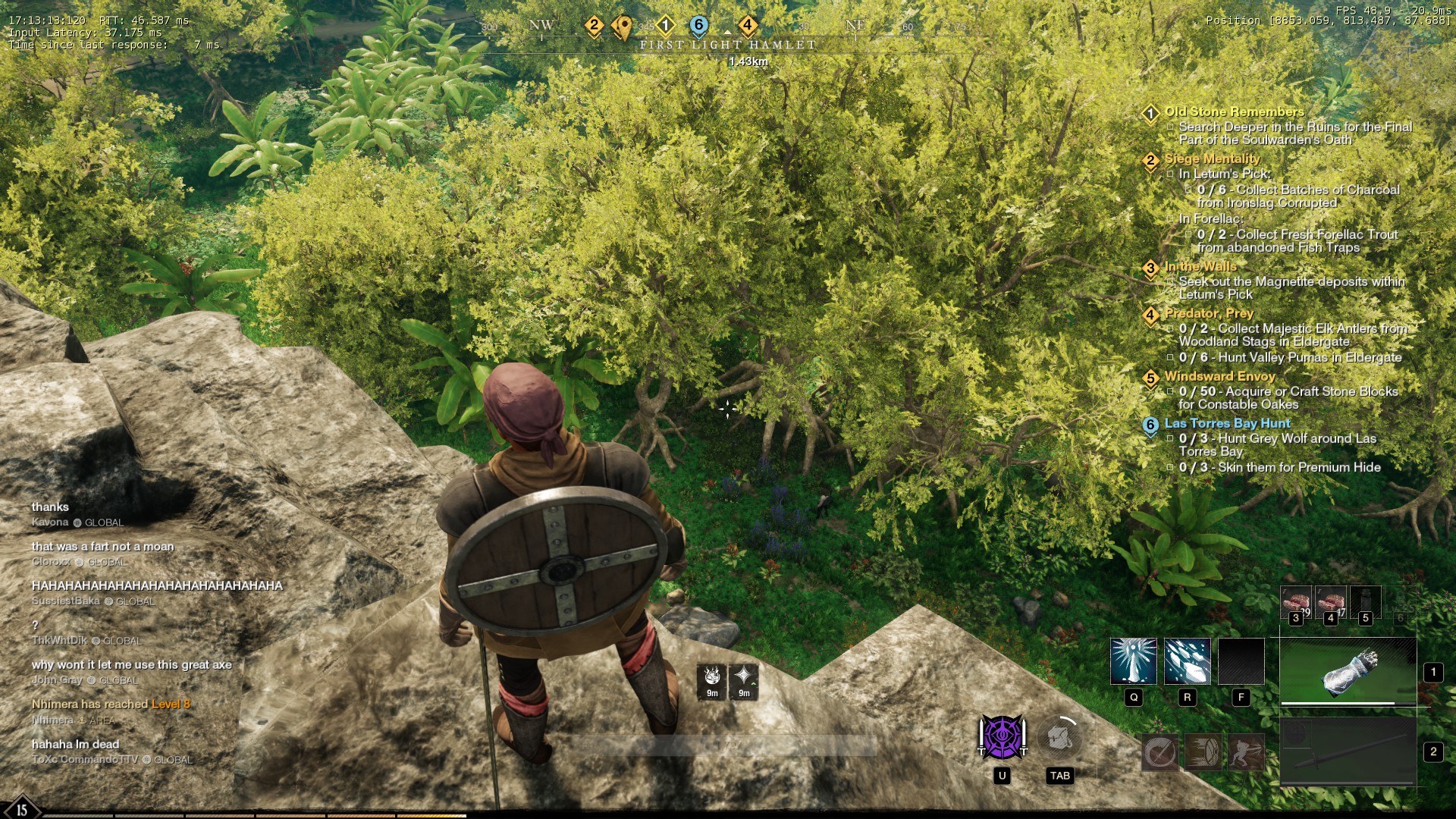Select the sword whirl ability icon
The height and width of the screenshot is (819, 1456).
1159,752
